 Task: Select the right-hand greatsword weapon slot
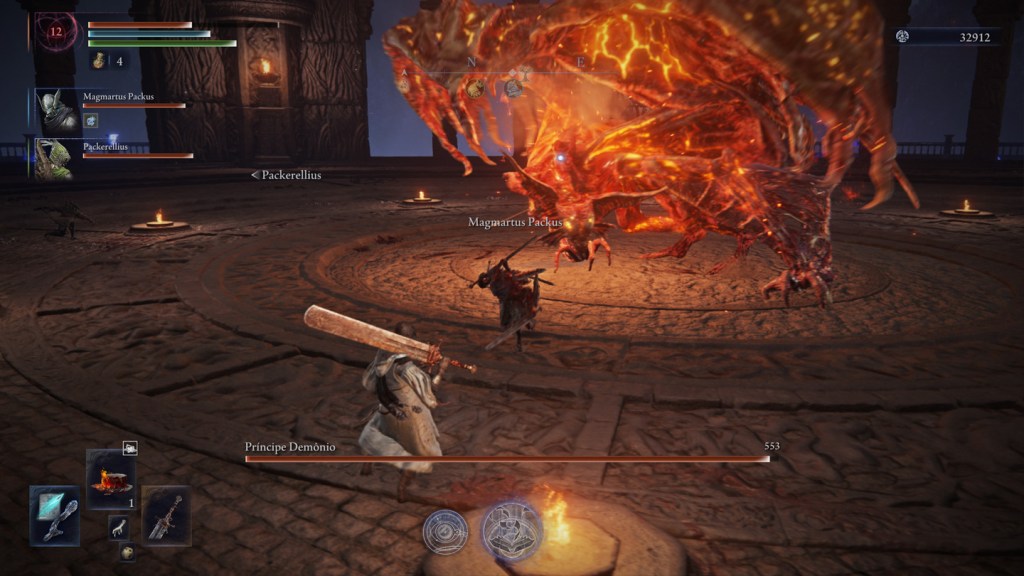tap(166, 515)
